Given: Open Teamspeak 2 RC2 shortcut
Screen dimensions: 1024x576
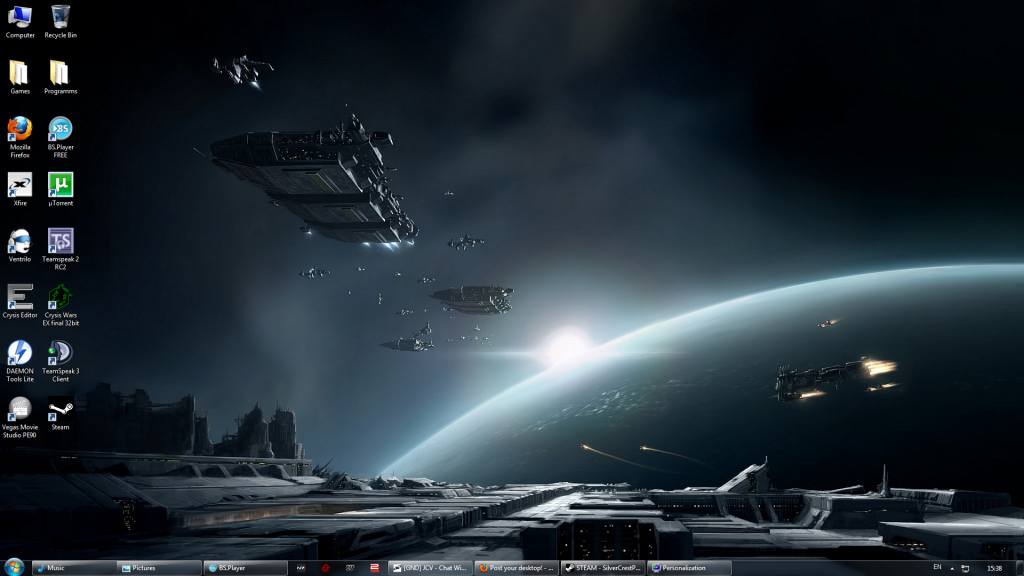Looking at the screenshot, I should click(60, 241).
